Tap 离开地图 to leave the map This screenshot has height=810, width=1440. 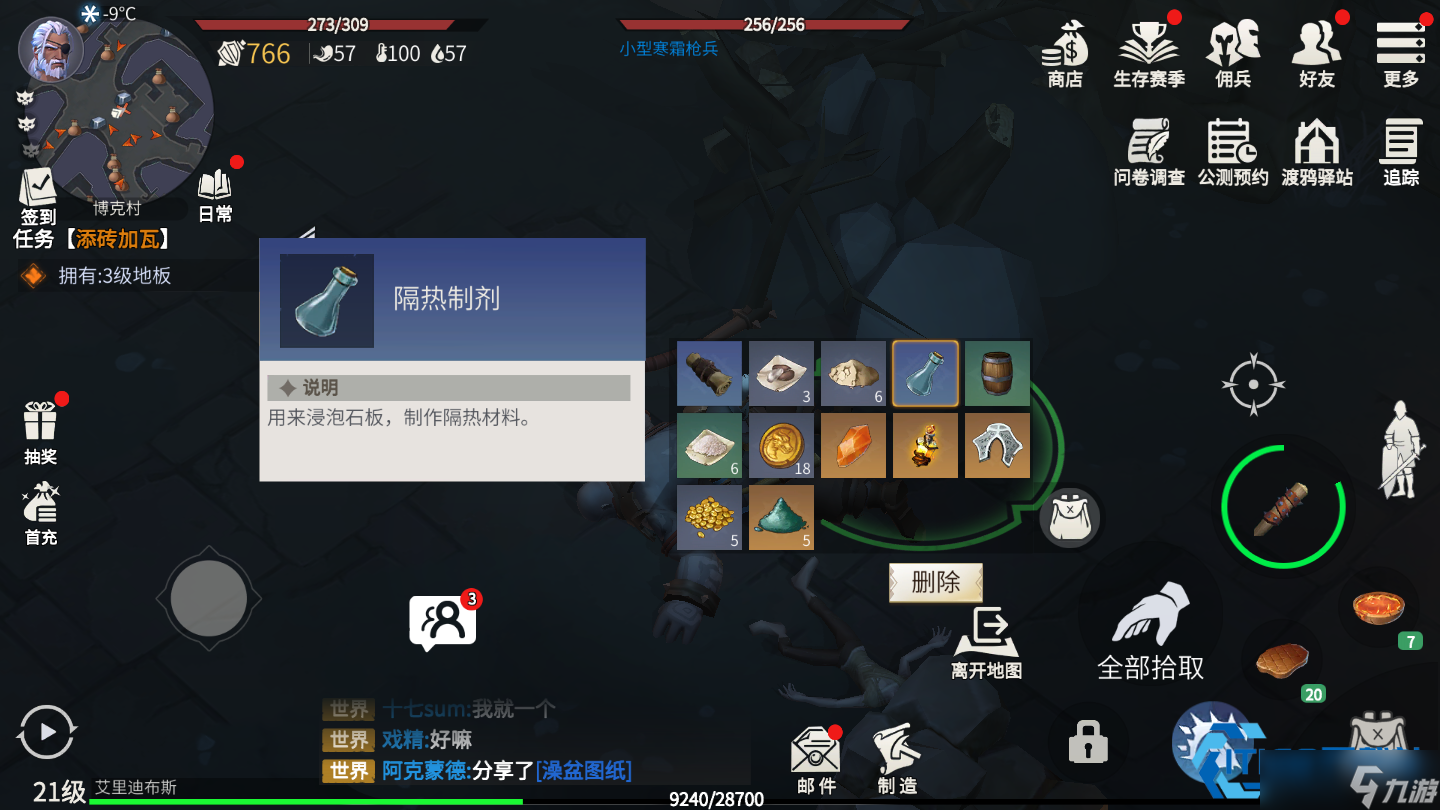point(989,637)
